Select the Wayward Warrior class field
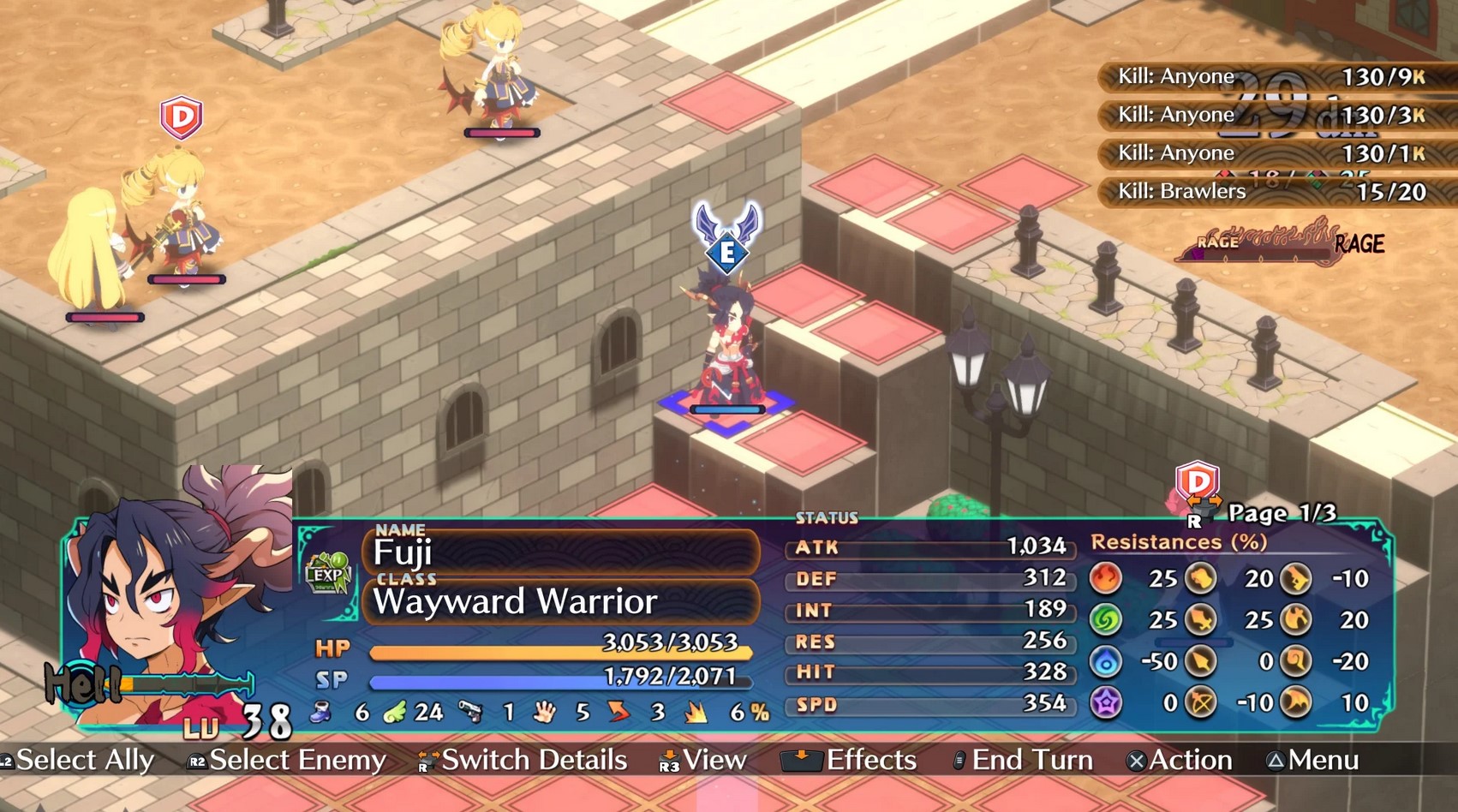The width and height of the screenshot is (1458, 812). 561,601
